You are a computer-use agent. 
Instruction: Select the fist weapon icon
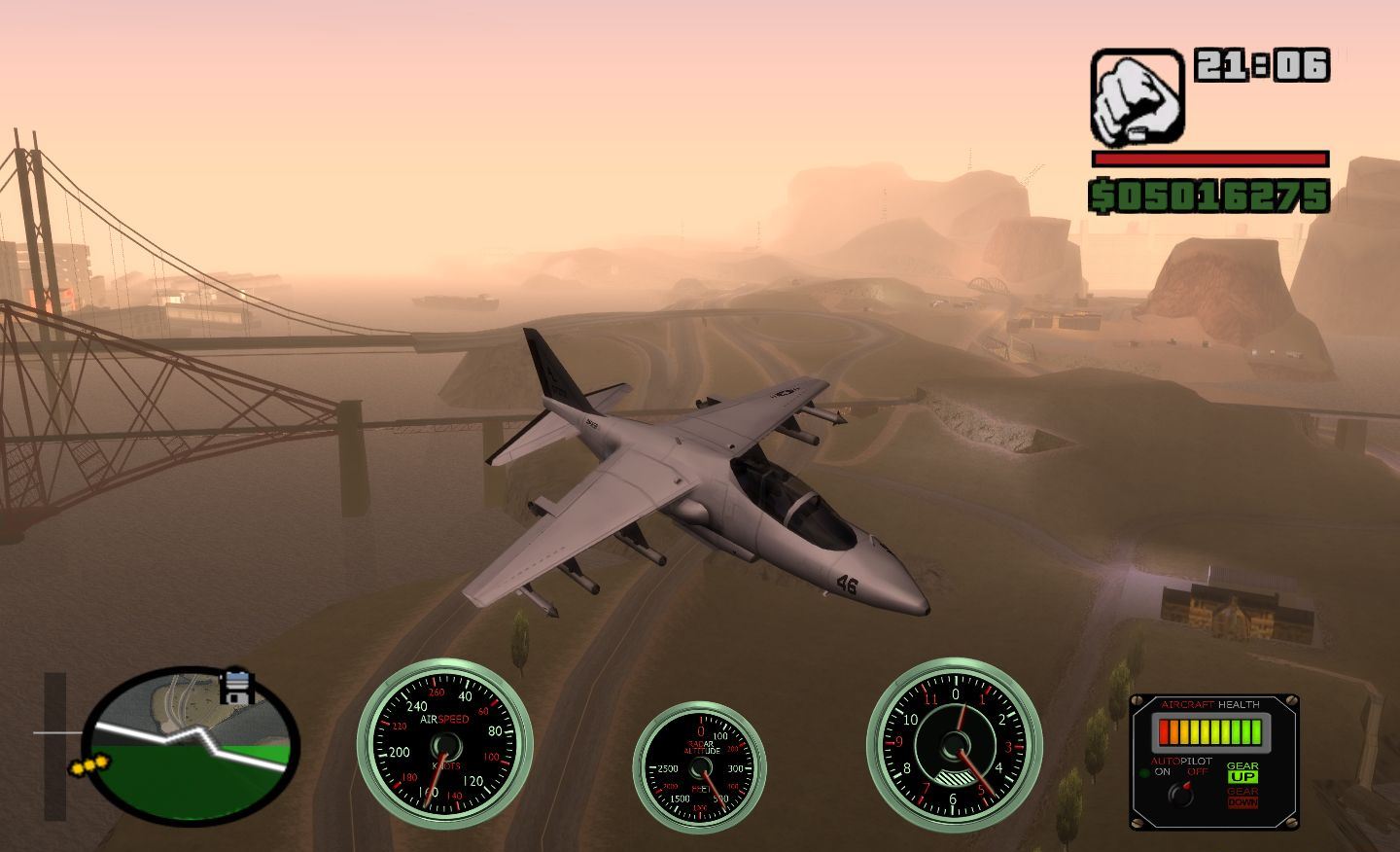point(1137,97)
